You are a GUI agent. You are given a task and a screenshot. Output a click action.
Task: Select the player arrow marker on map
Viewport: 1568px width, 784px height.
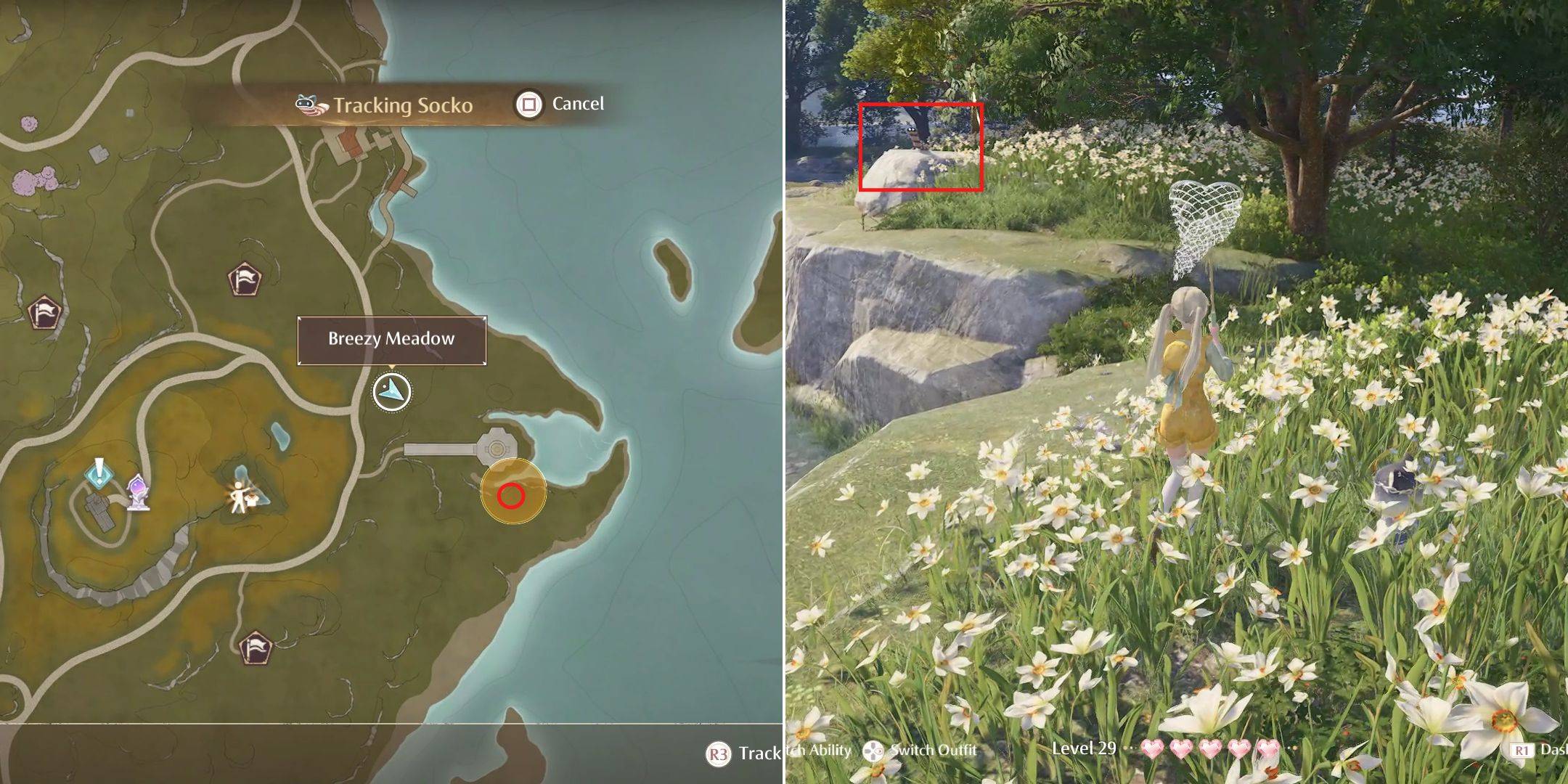(392, 392)
